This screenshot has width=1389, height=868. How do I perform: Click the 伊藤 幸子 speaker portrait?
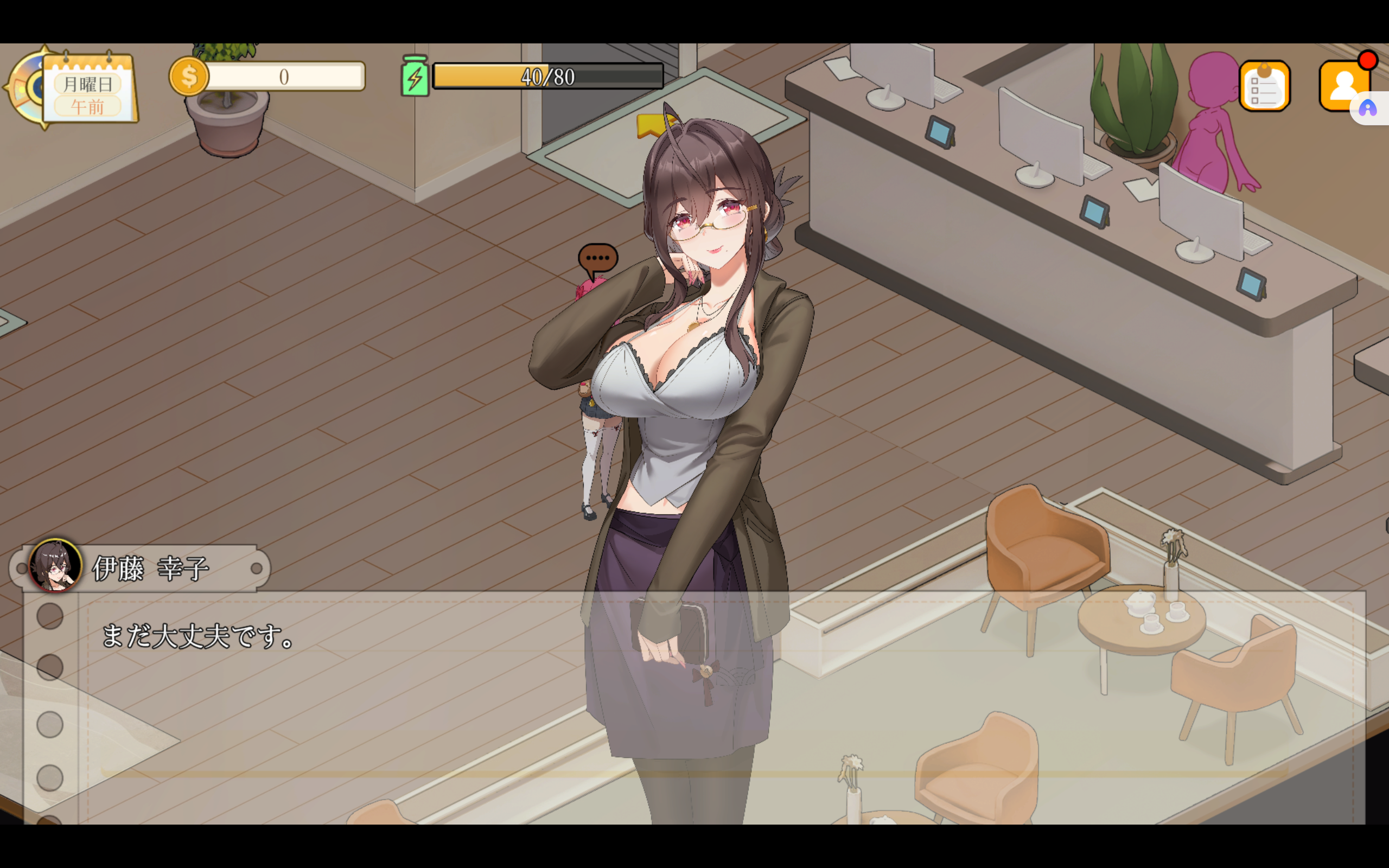click(55, 565)
